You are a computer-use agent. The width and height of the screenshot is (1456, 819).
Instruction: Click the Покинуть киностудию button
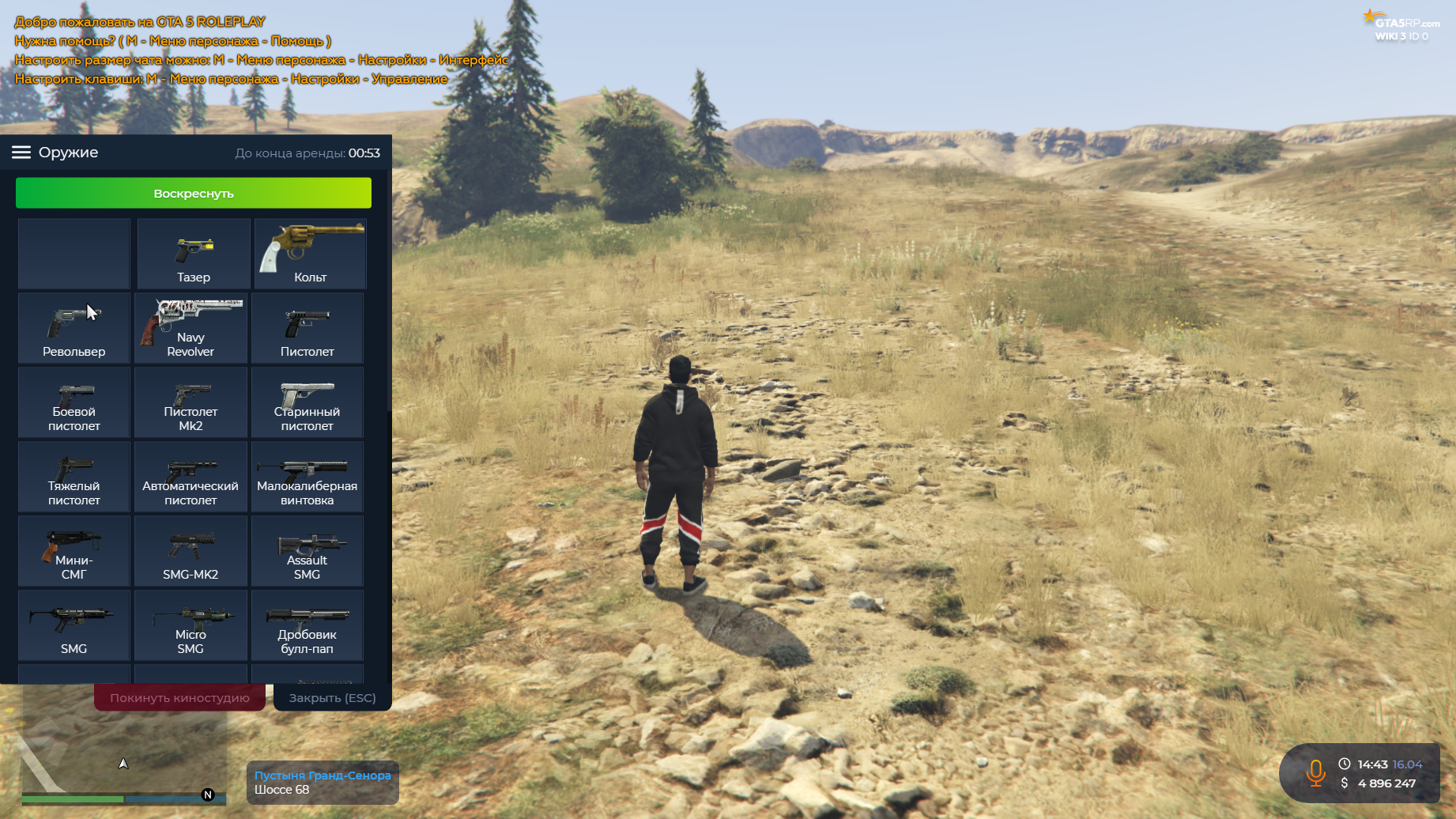tap(179, 698)
